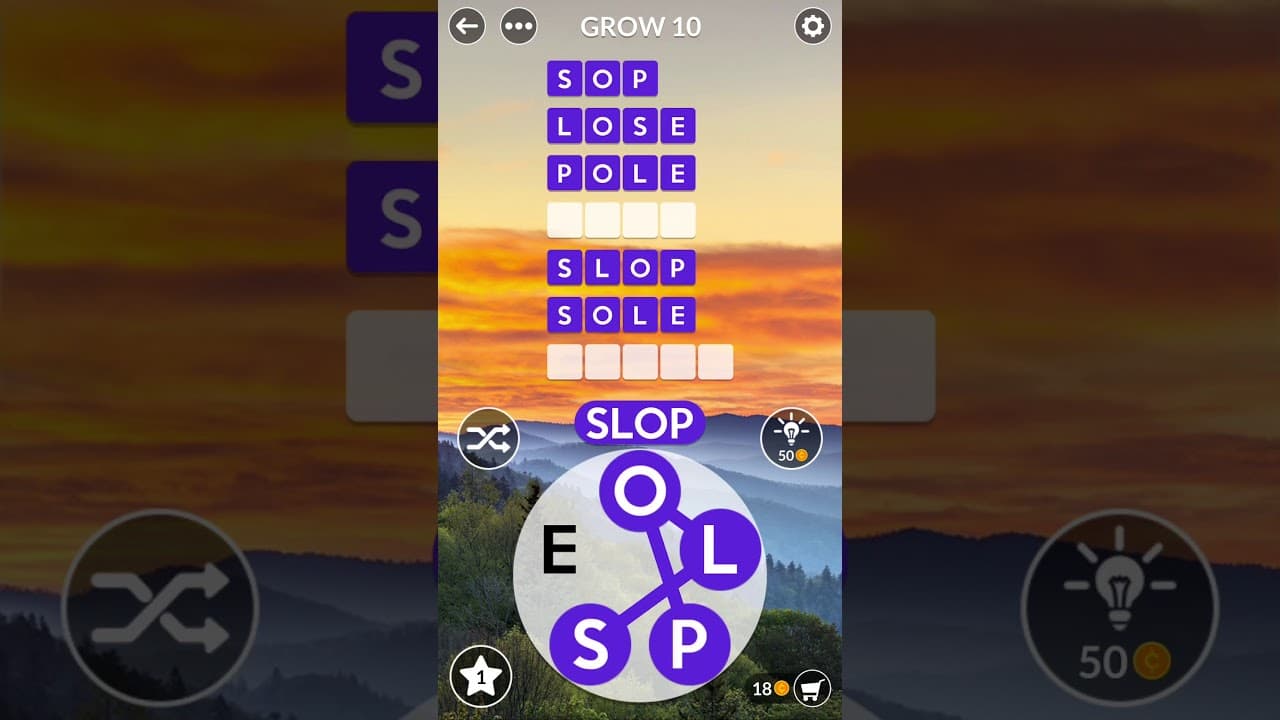Tap the back arrow icon
This screenshot has width=1280, height=720.
click(x=466, y=27)
